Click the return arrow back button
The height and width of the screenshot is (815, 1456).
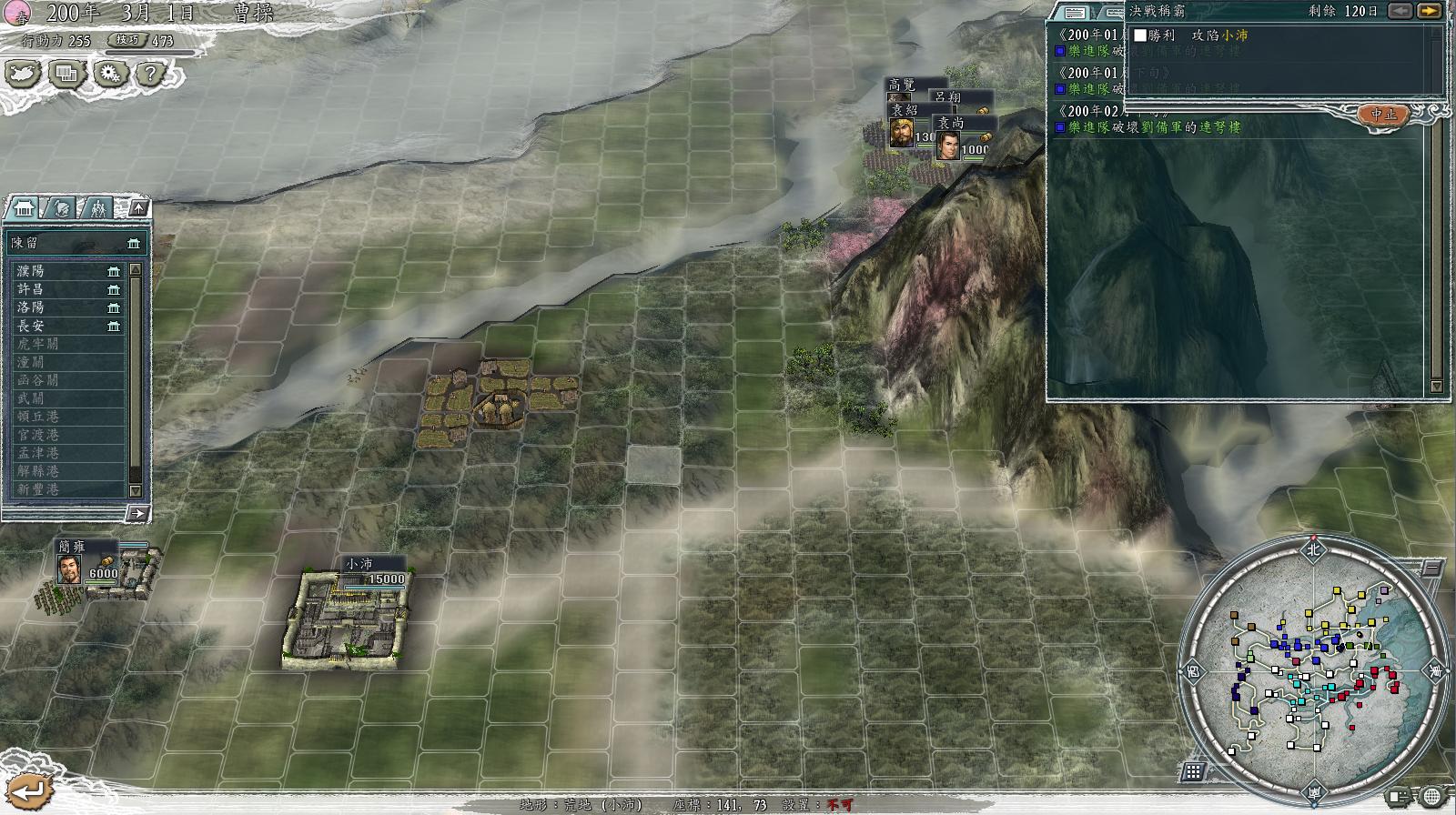[25, 791]
